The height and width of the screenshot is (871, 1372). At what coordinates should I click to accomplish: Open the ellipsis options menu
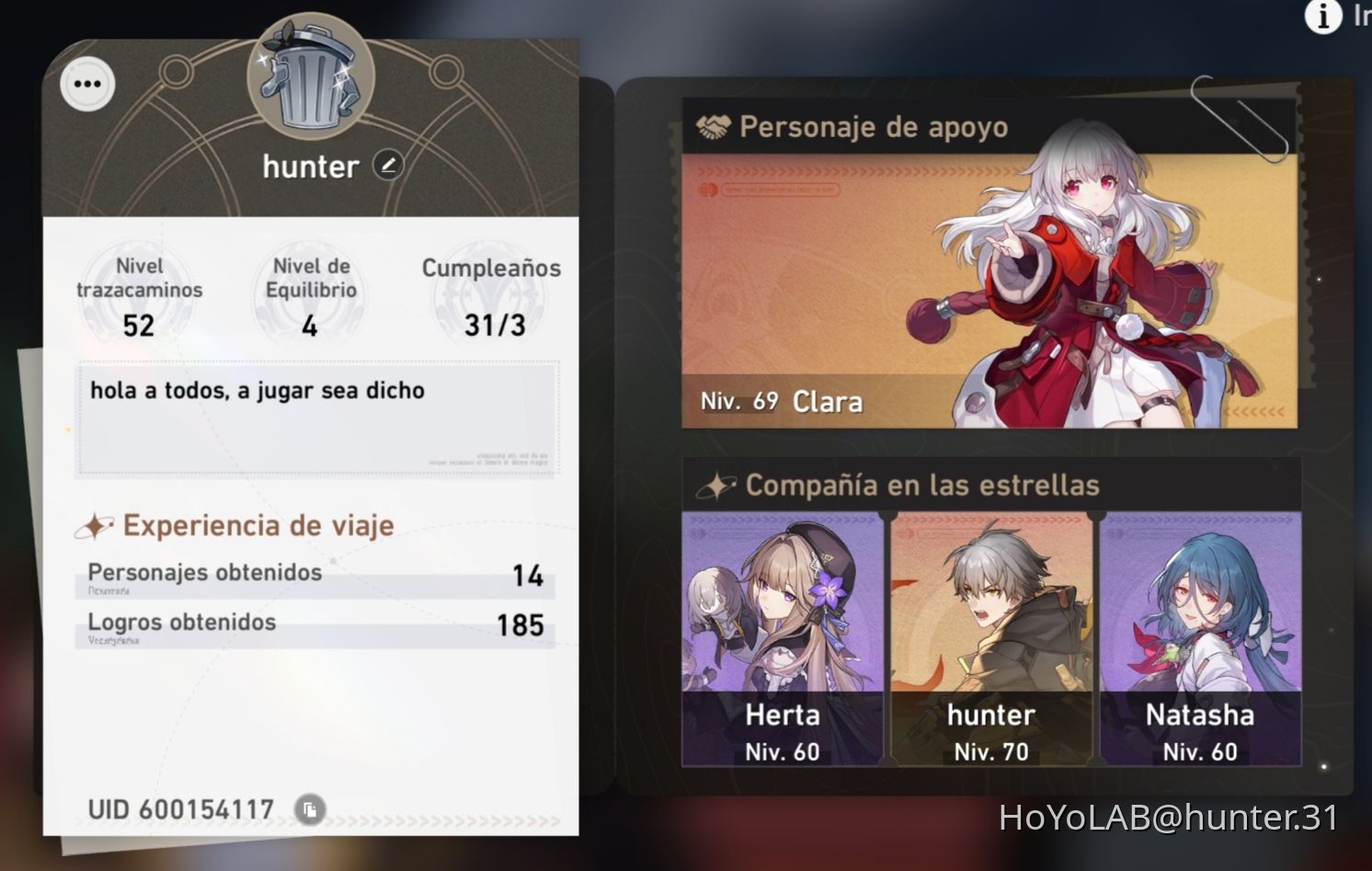[x=86, y=84]
